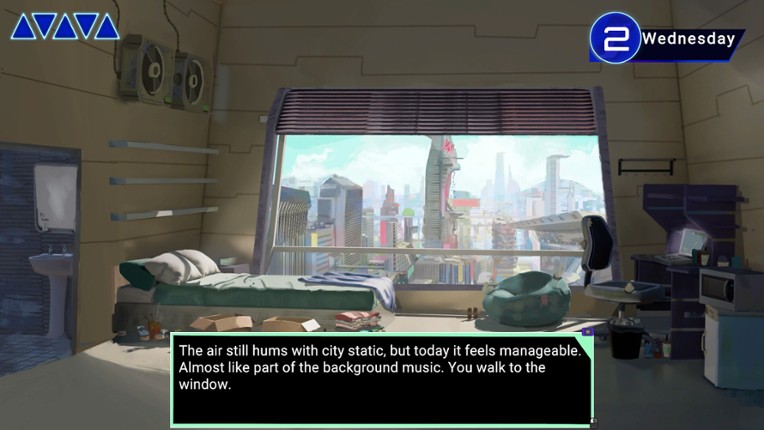
Task: Open the day 2 Wednesday calendar badge
Action: pos(665,39)
